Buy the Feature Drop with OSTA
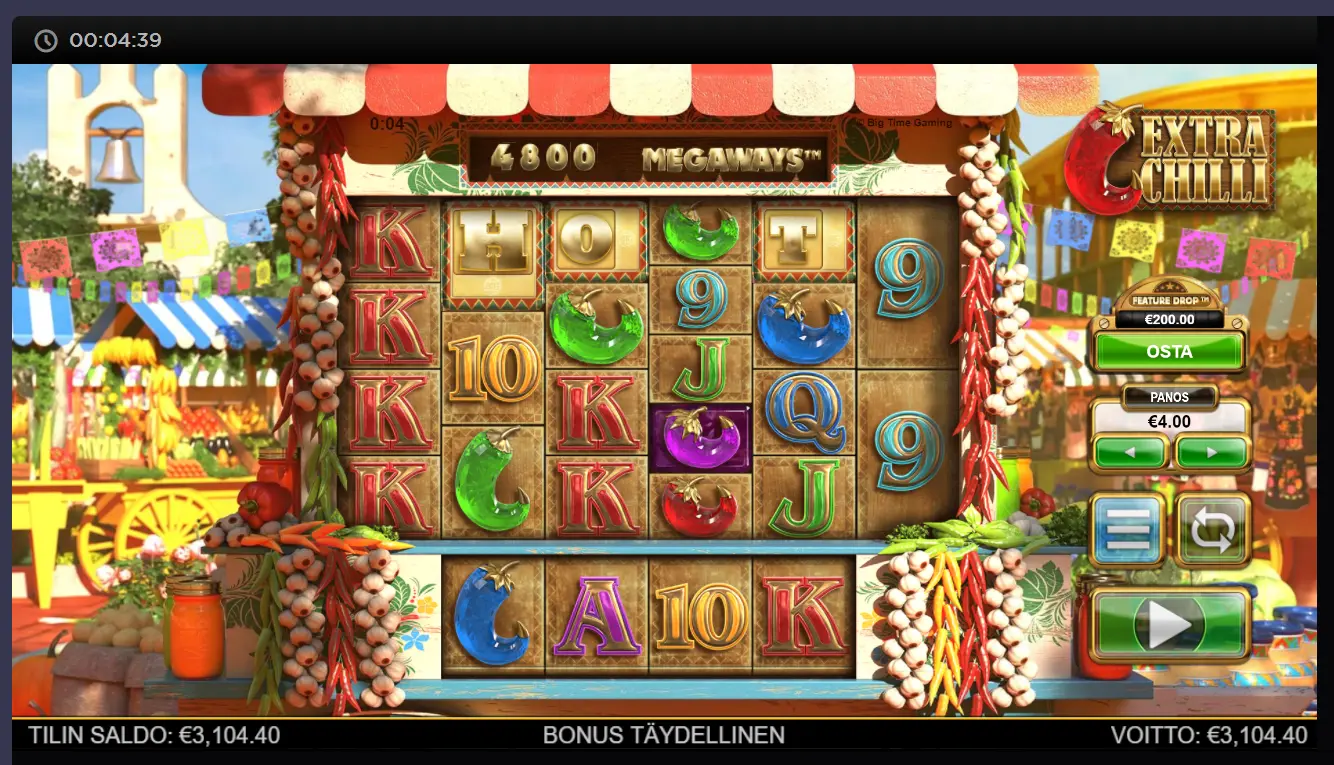Image resolution: width=1334 pixels, height=765 pixels. [1169, 352]
